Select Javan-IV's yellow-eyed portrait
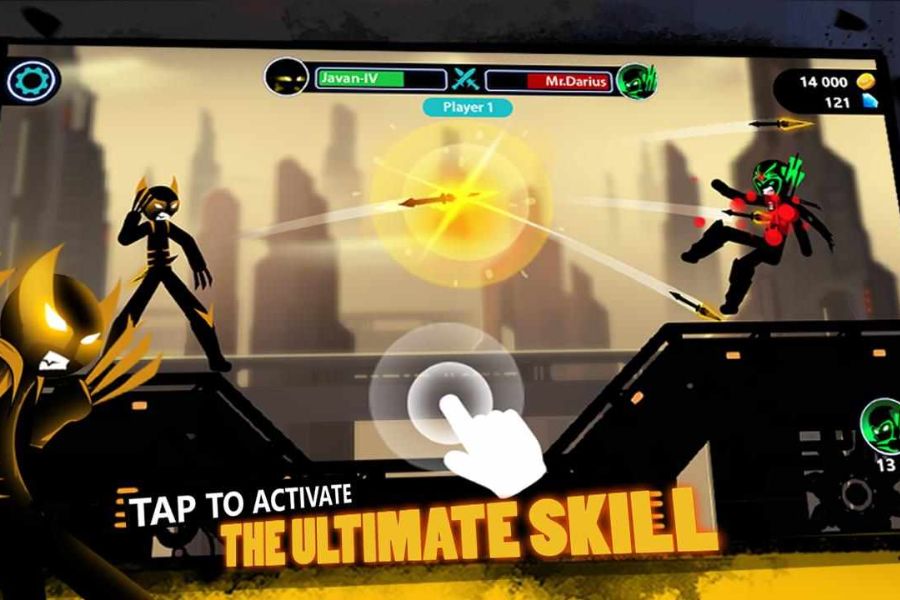Image resolution: width=900 pixels, height=600 pixels. tap(287, 77)
